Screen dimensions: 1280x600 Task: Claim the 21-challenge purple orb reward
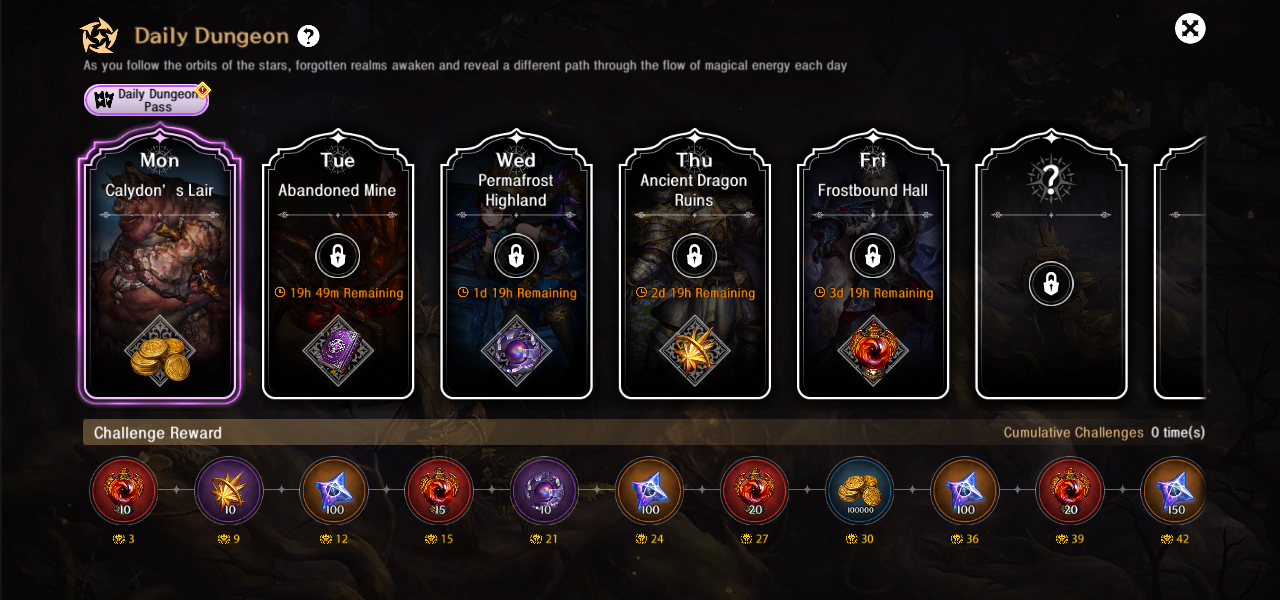[544, 491]
